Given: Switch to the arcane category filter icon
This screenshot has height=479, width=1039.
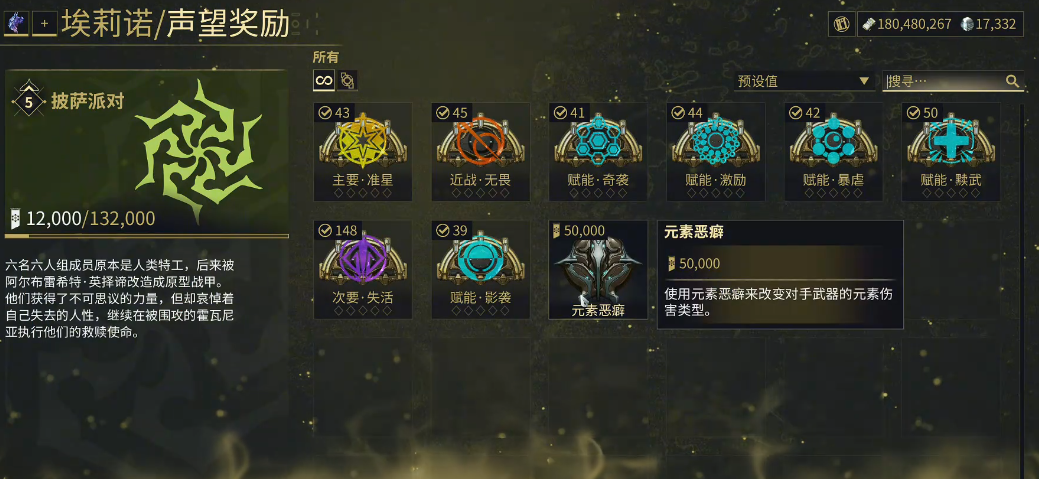Looking at the screenshot, I should 347,80.
